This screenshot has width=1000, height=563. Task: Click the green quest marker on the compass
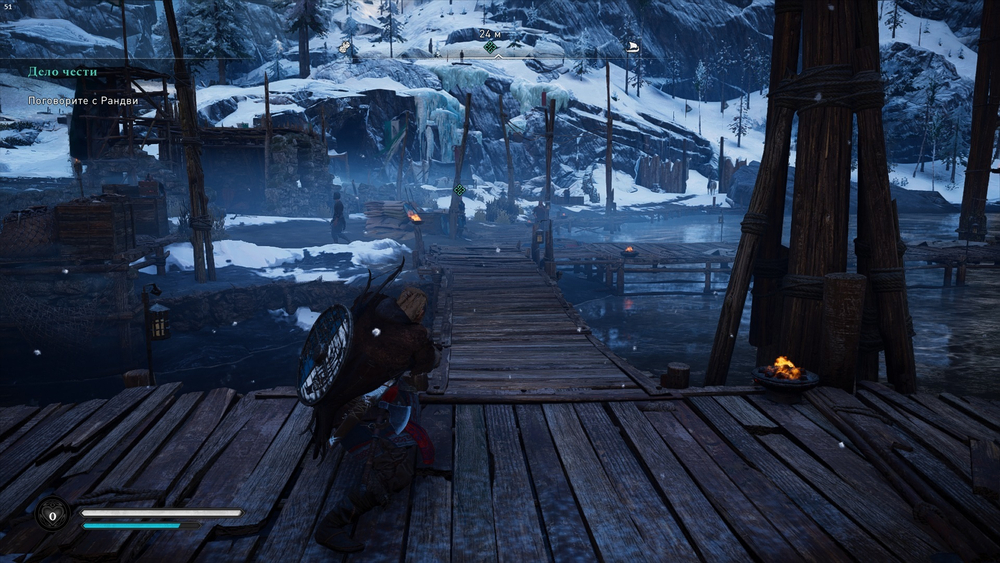pos(490,47)
